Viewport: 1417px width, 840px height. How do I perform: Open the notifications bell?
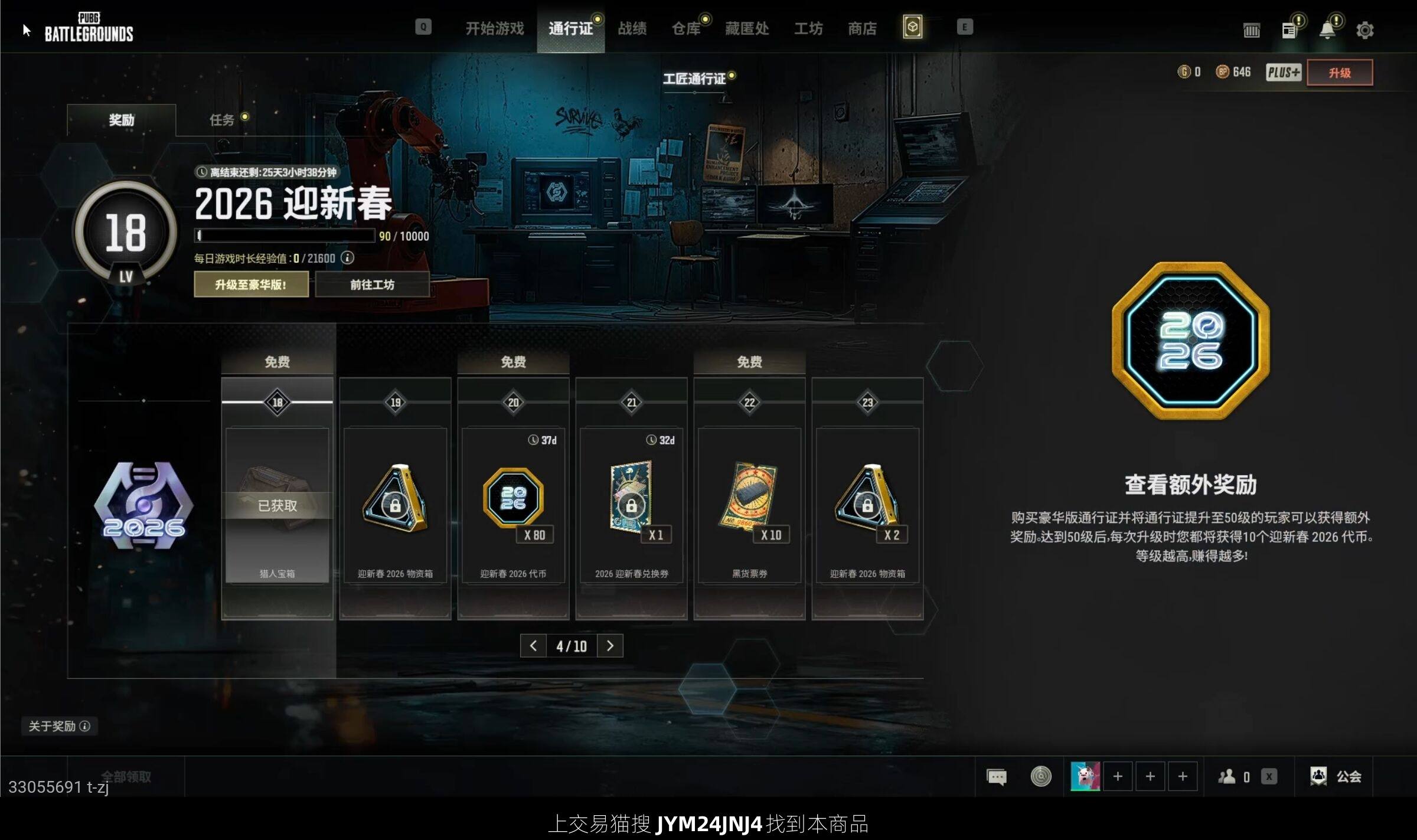(x=1327, y=30)
